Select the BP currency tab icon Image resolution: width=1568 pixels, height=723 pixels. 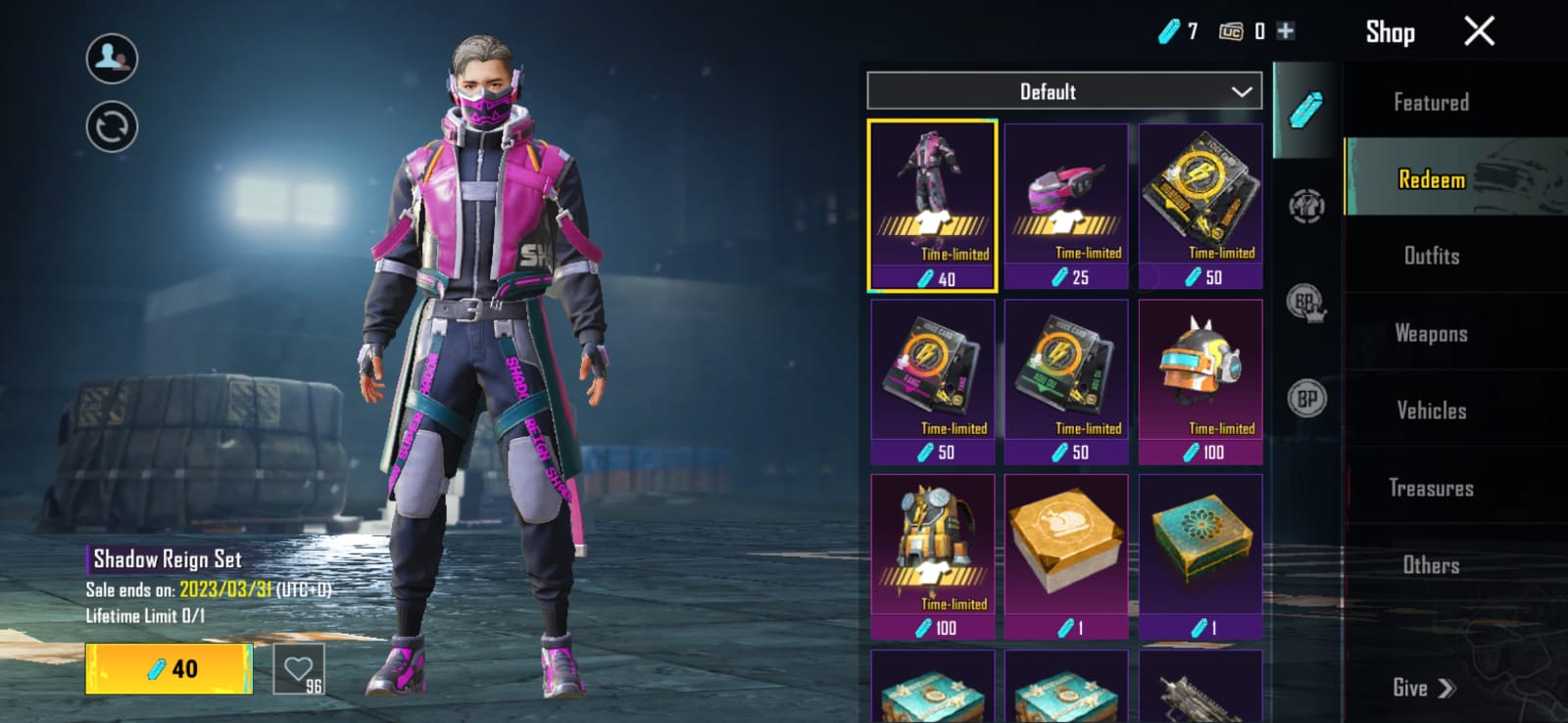pyautogui.click(x=1306, y=399)
